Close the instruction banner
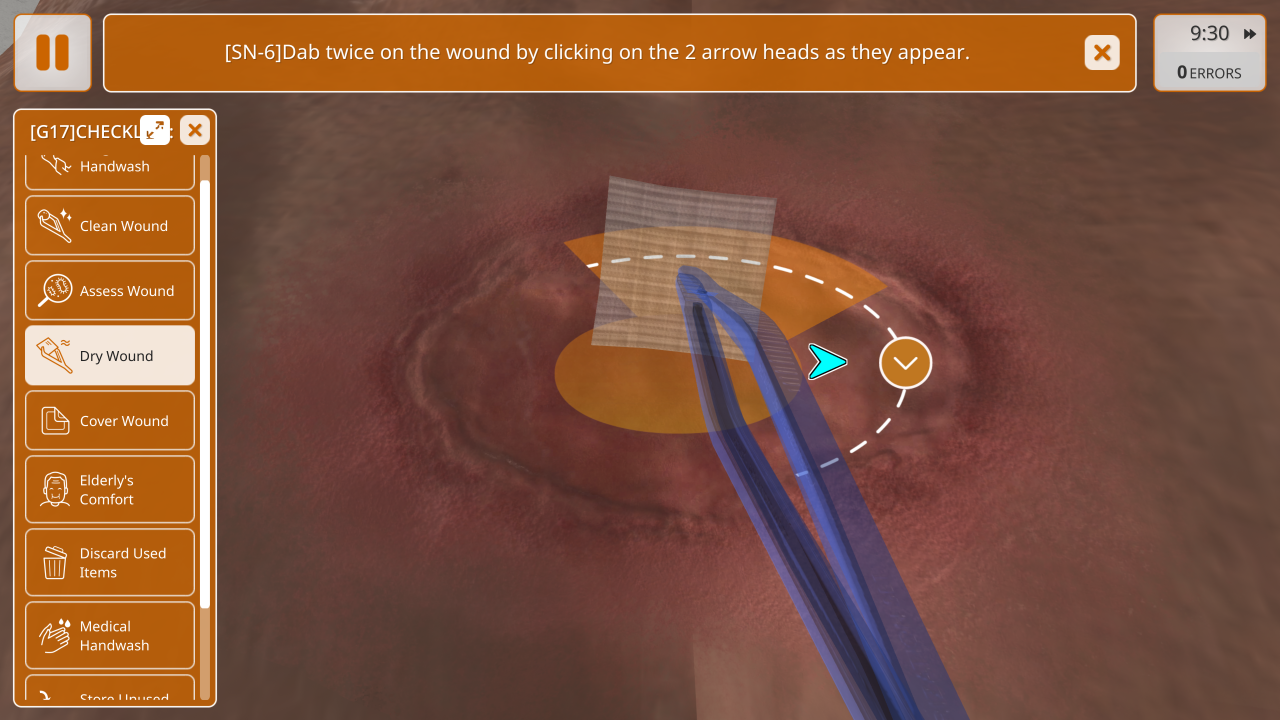1280x720 pixels. (x=1102, y=53)
